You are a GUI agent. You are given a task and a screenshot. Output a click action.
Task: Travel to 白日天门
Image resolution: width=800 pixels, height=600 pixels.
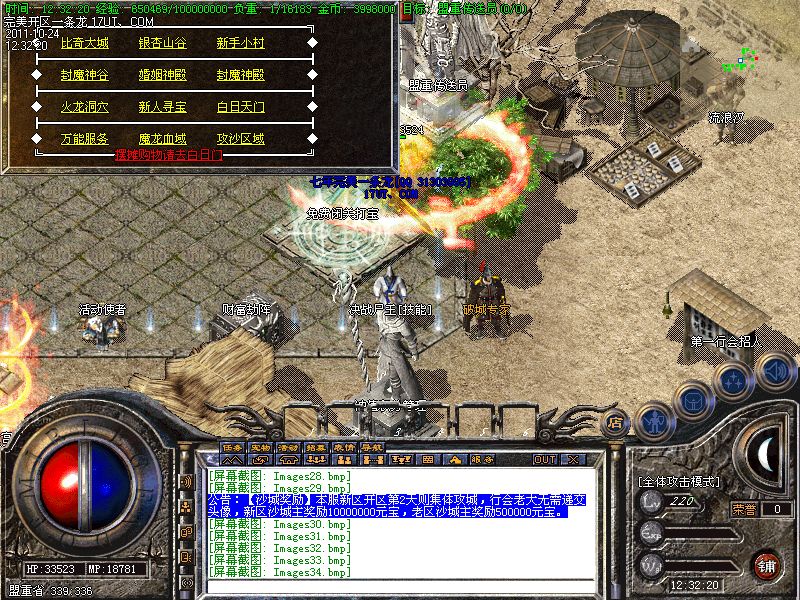point(241,107)
